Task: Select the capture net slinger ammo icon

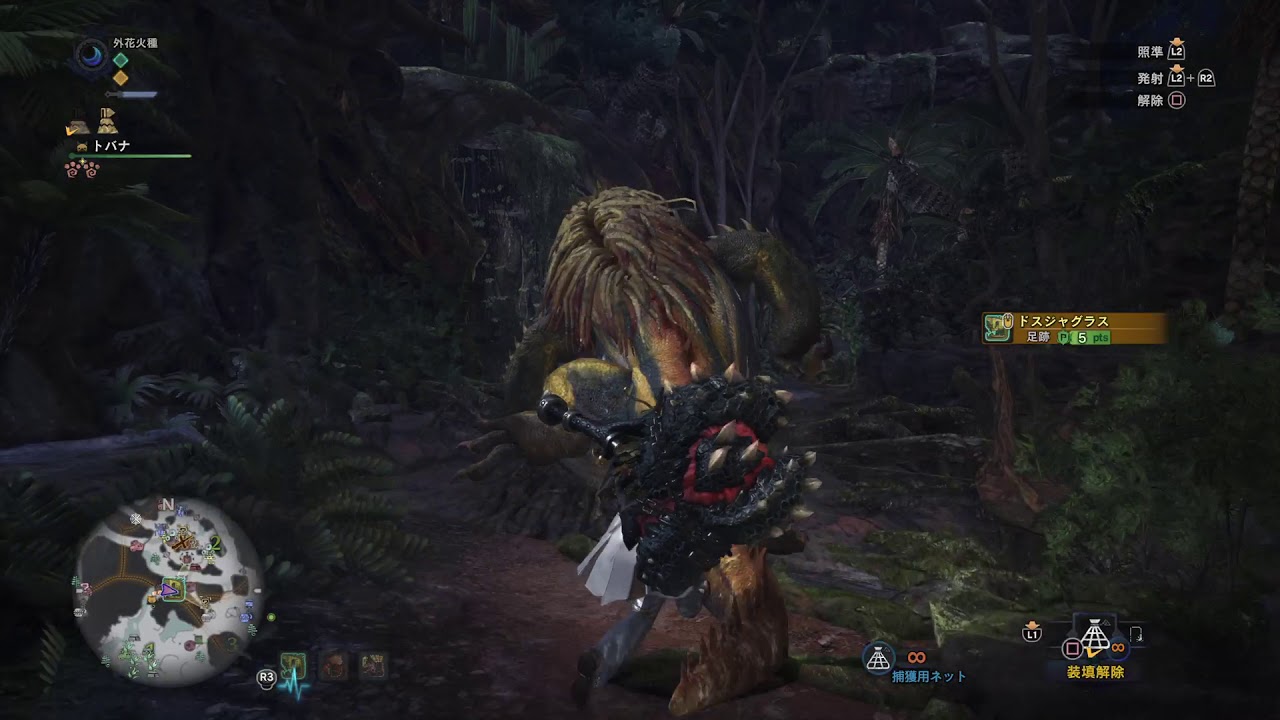Action: click(x=878, y=657)
